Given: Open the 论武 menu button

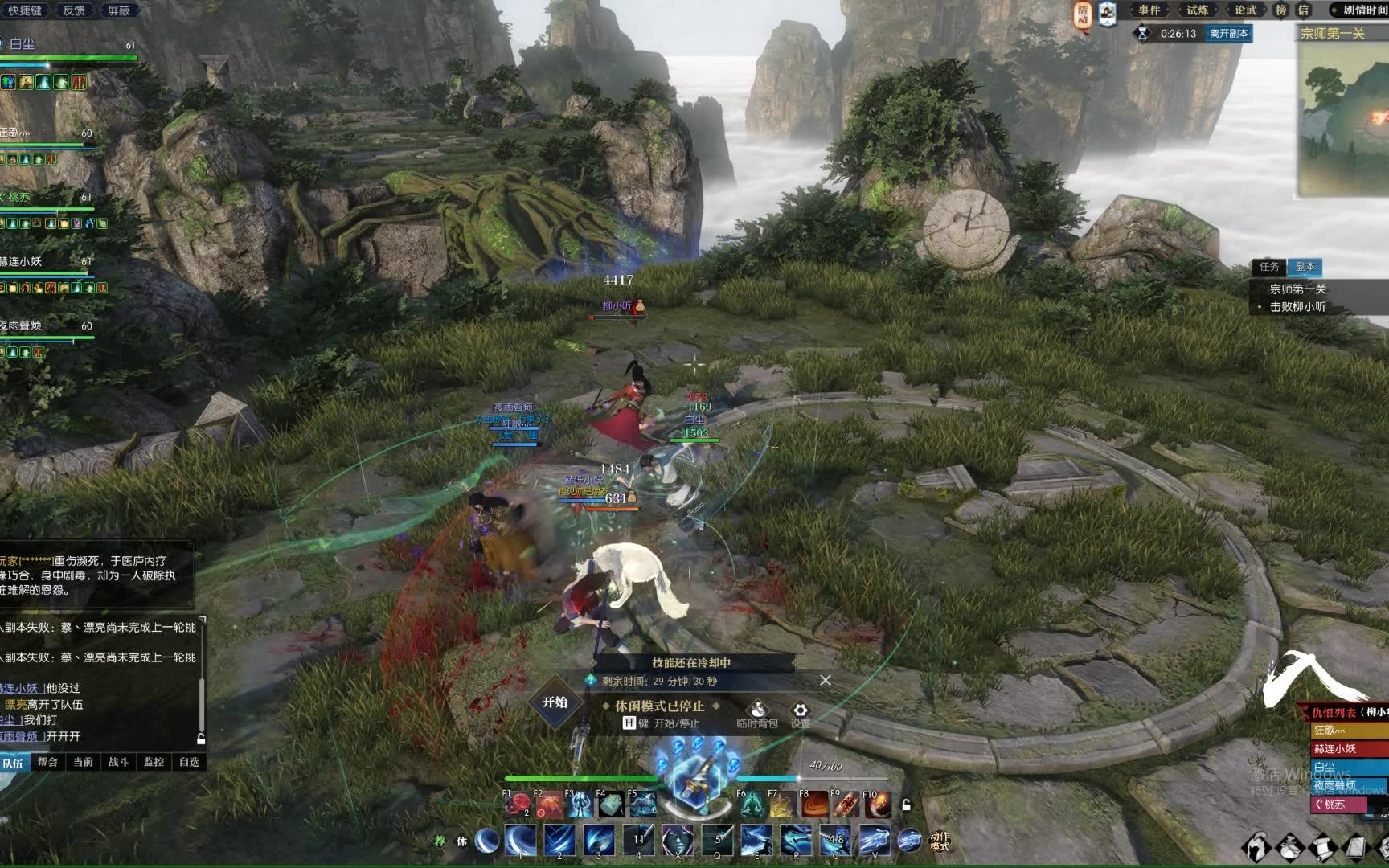Looking at the screenshot, I should (x=1245, y=10).
